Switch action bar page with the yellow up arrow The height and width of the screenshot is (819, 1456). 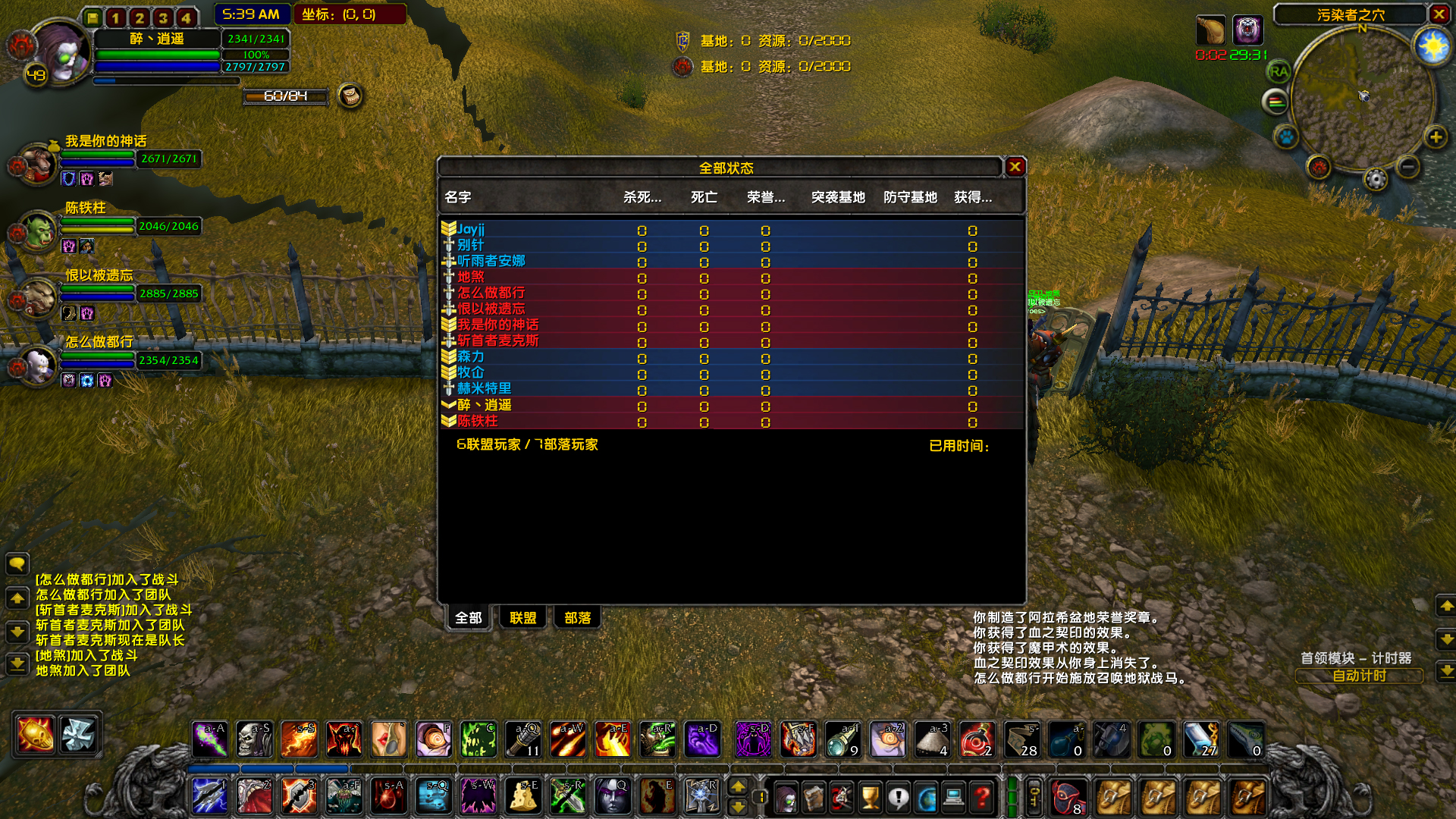click(x=739, y=787)
